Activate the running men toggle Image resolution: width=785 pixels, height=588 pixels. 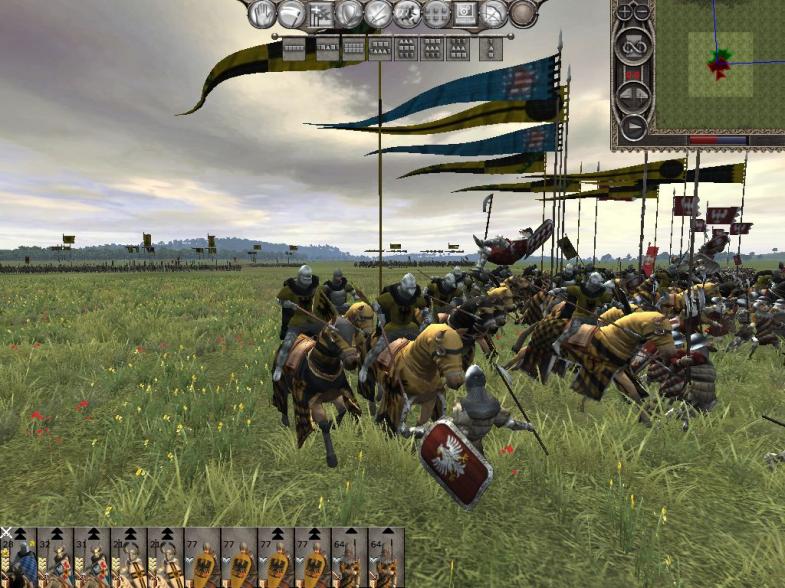pyautogui.click(x=407, y=13)
